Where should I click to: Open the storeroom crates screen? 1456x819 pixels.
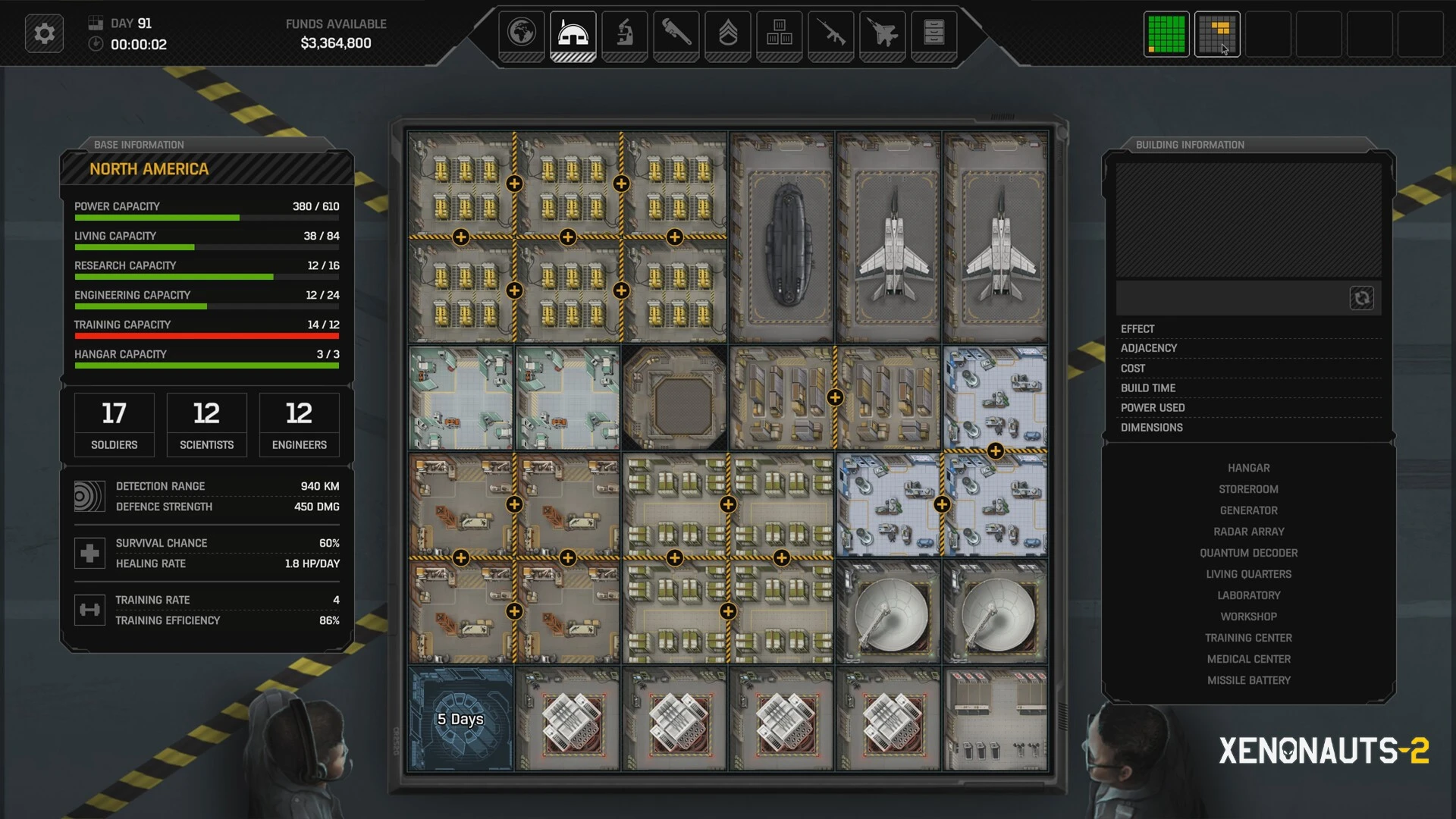coord(779,33)
